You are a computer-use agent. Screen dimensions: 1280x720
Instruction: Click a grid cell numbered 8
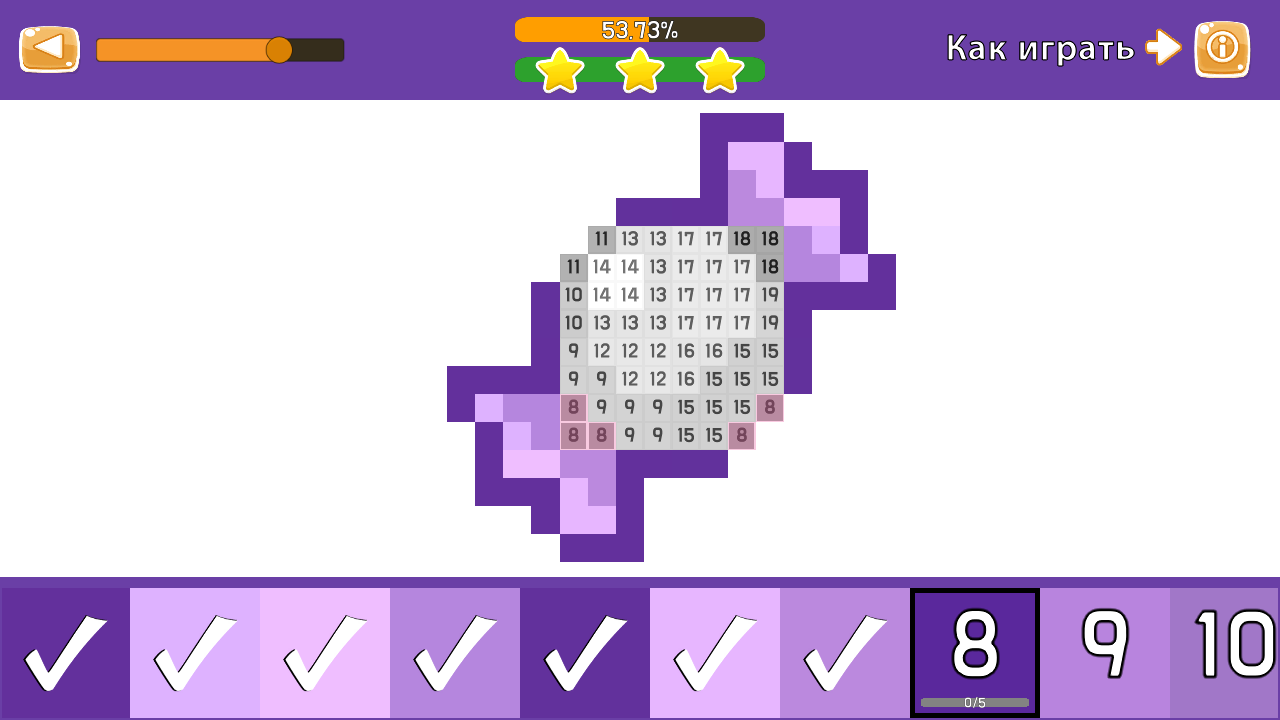point(571,407)
